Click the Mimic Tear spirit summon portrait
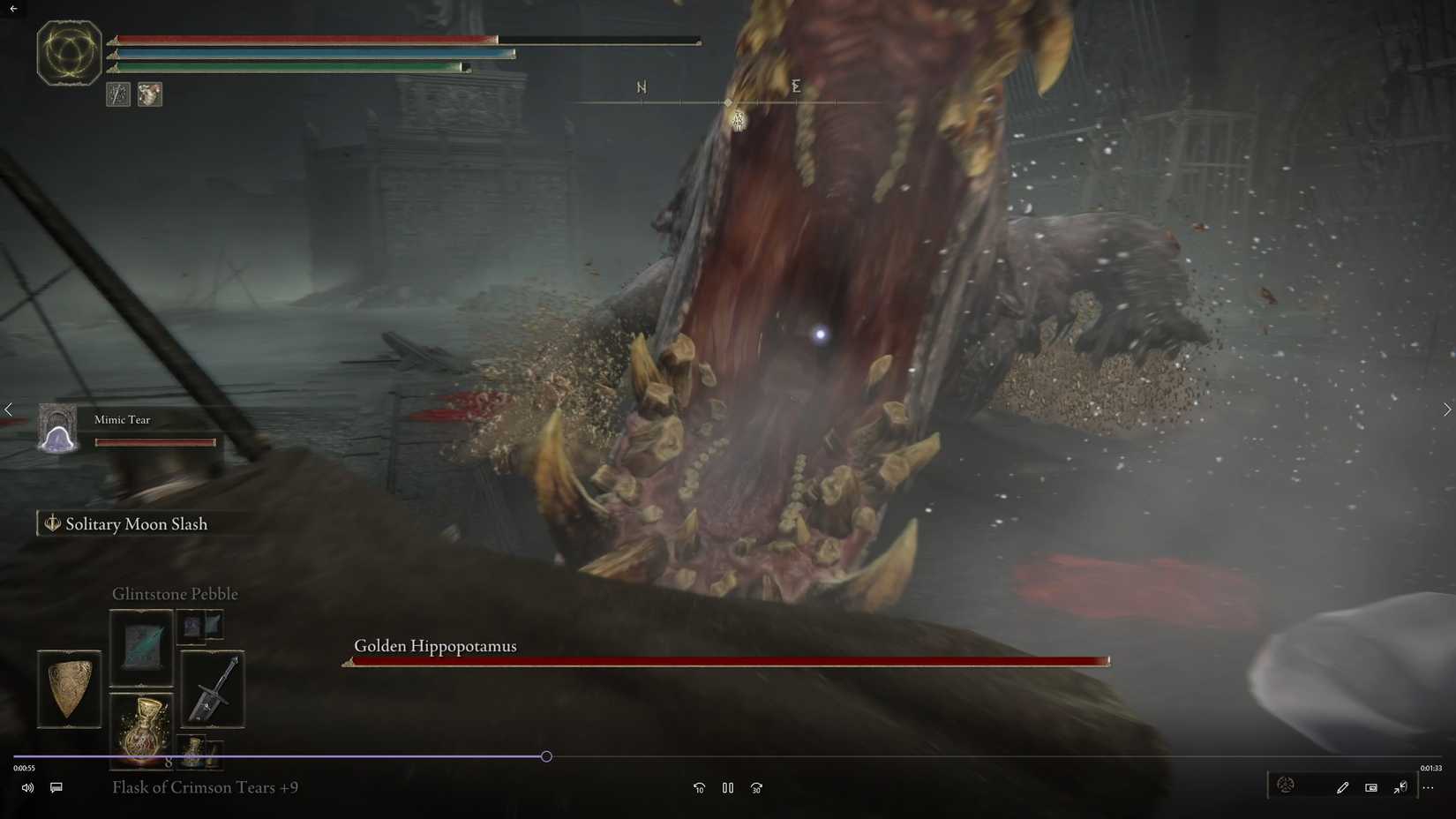The width and height of the screenshot is (1456, 819). click(57, 429)
